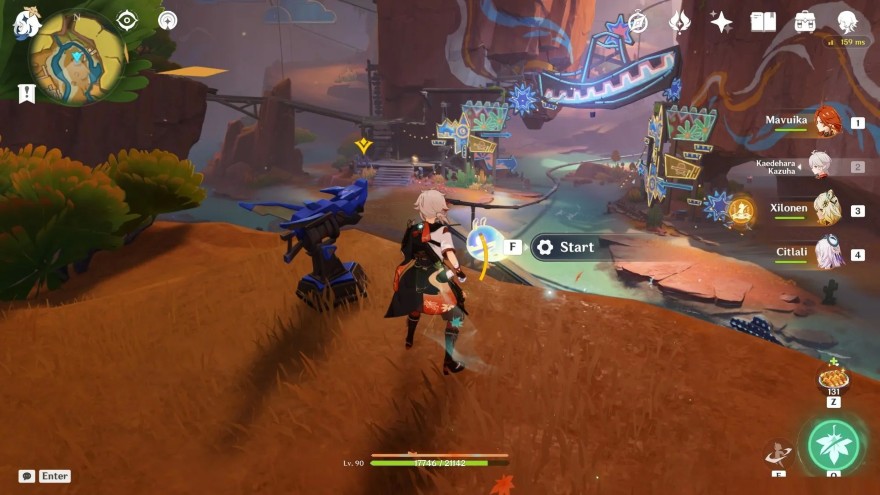Open the Adventurer Handbook book icon
The image size is (880, 495).
[x=763, y=22]
